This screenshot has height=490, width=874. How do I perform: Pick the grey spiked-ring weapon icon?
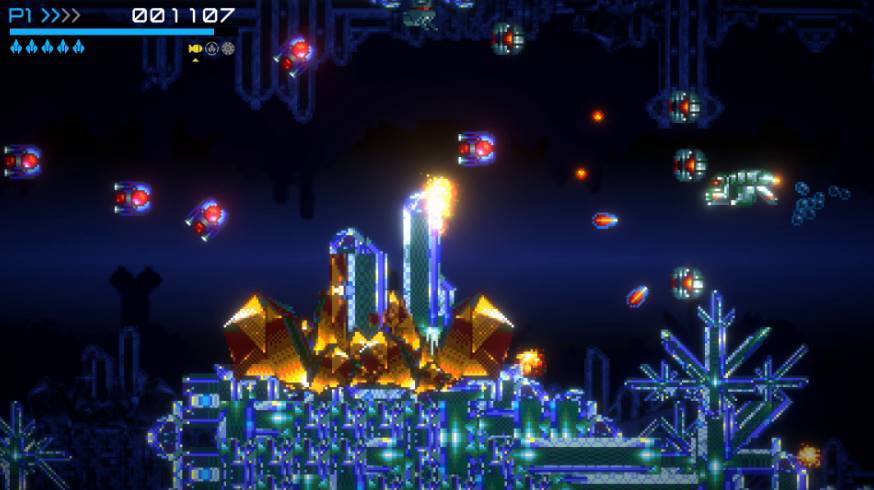[x=228, y=48]
